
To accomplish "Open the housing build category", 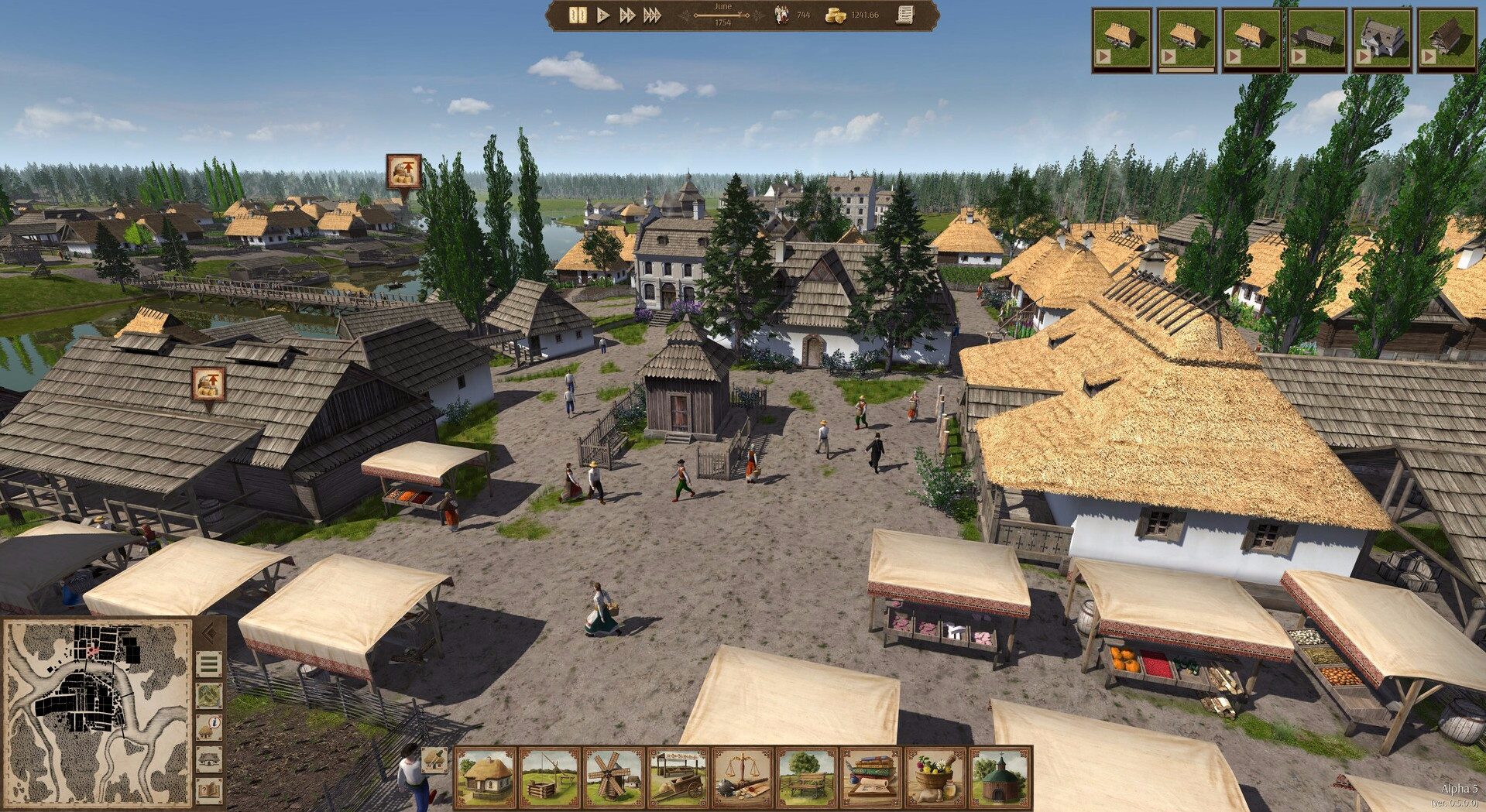I will tap(486, 777).
